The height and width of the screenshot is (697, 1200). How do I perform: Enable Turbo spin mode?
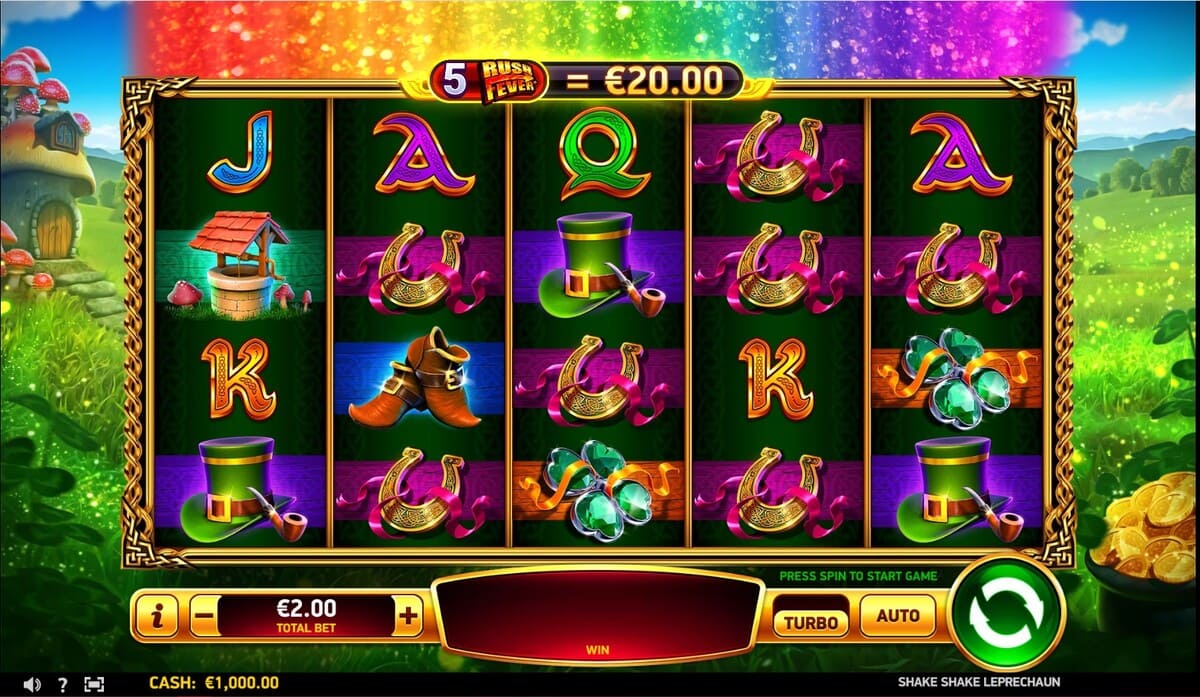click(811, 620)
